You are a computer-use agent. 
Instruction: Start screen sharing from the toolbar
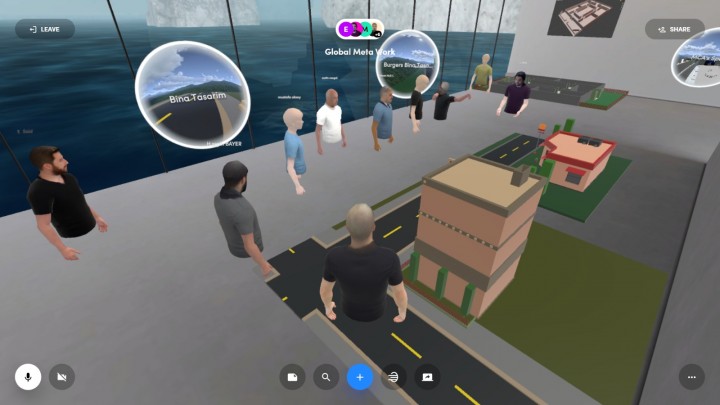coord(427,377)
